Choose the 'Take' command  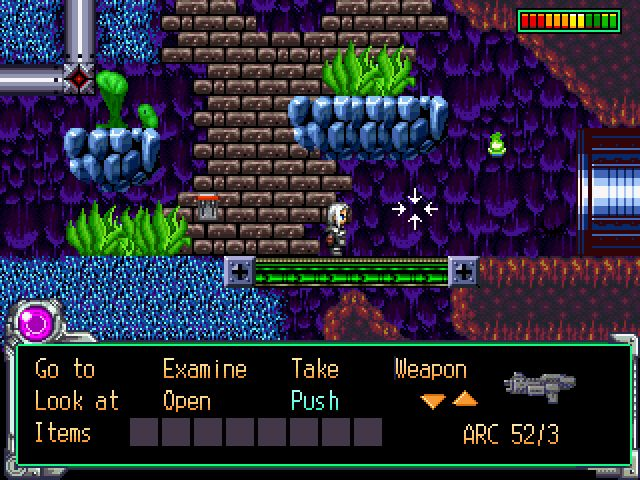[x=315, y=369]
